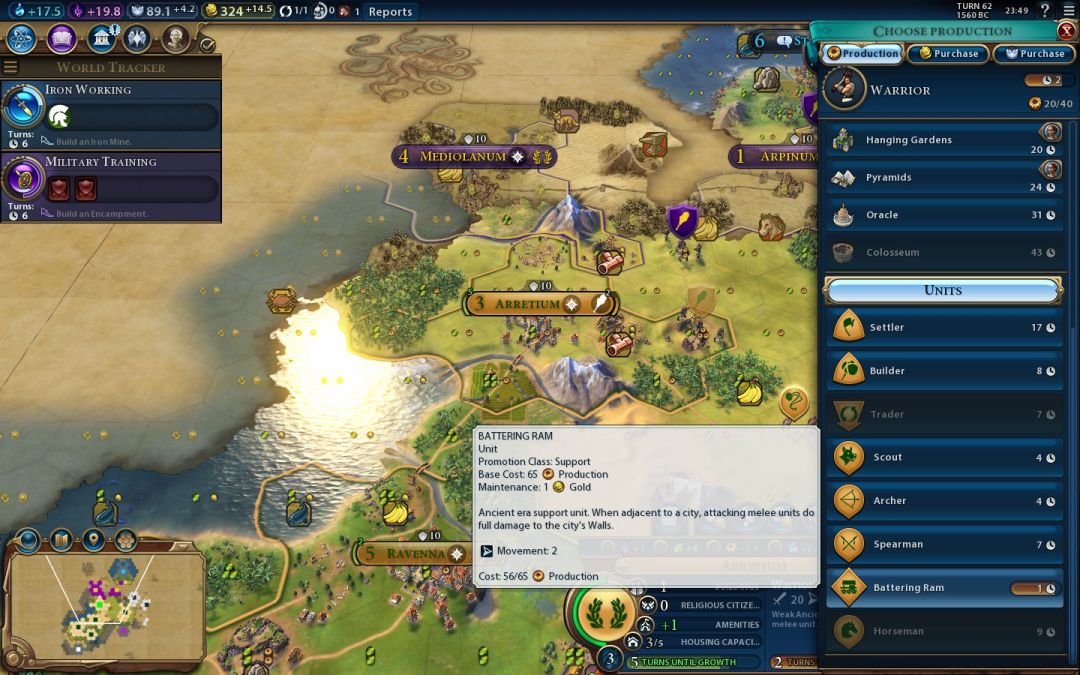This screenshot has height=675, width=1080.
Task: Open the gold Purchase tab
Action: (947, 54)
